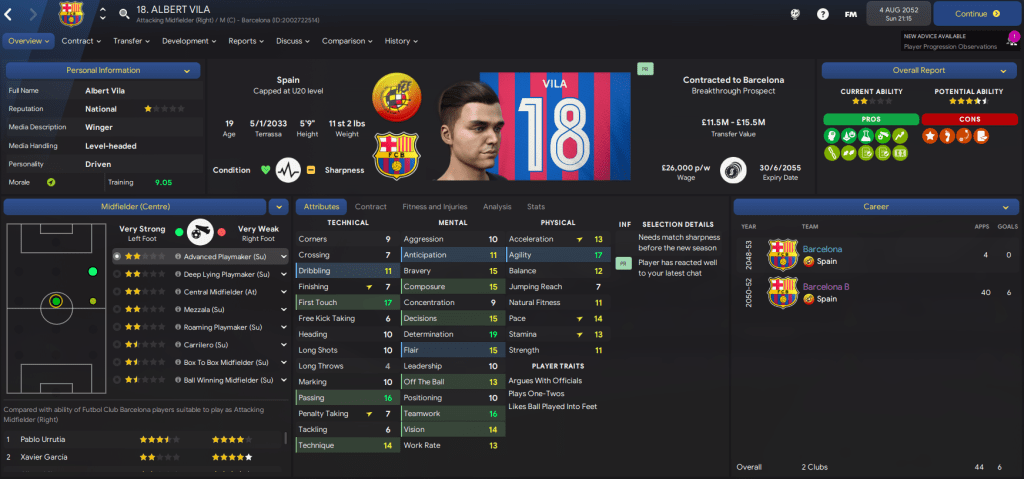Show the Stats tab
This screenshot has width=1024, height=479.
pyautogui.click(x=535, y=206)
